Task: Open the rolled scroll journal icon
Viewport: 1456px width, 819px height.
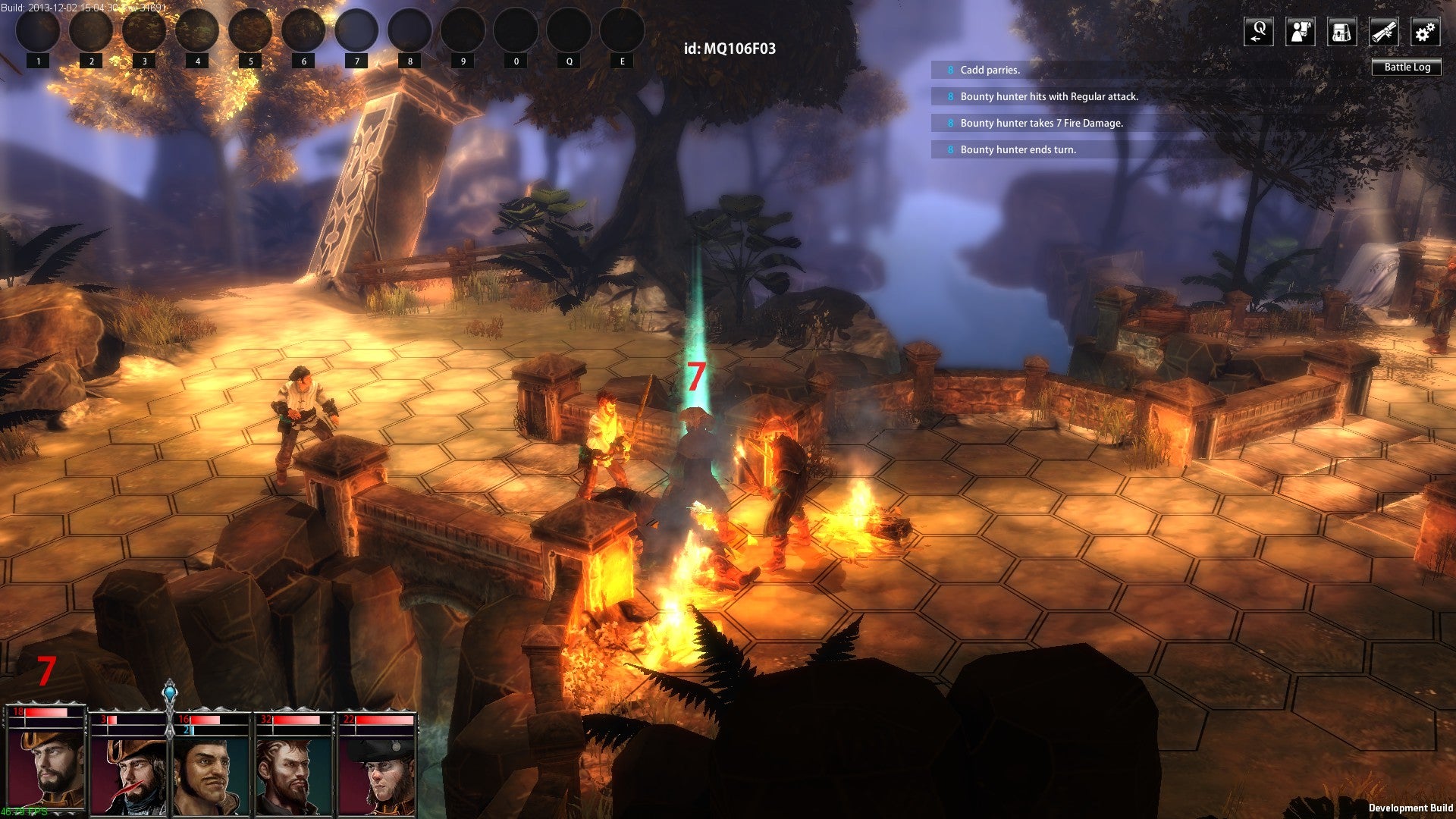Action: [1383, 33]
